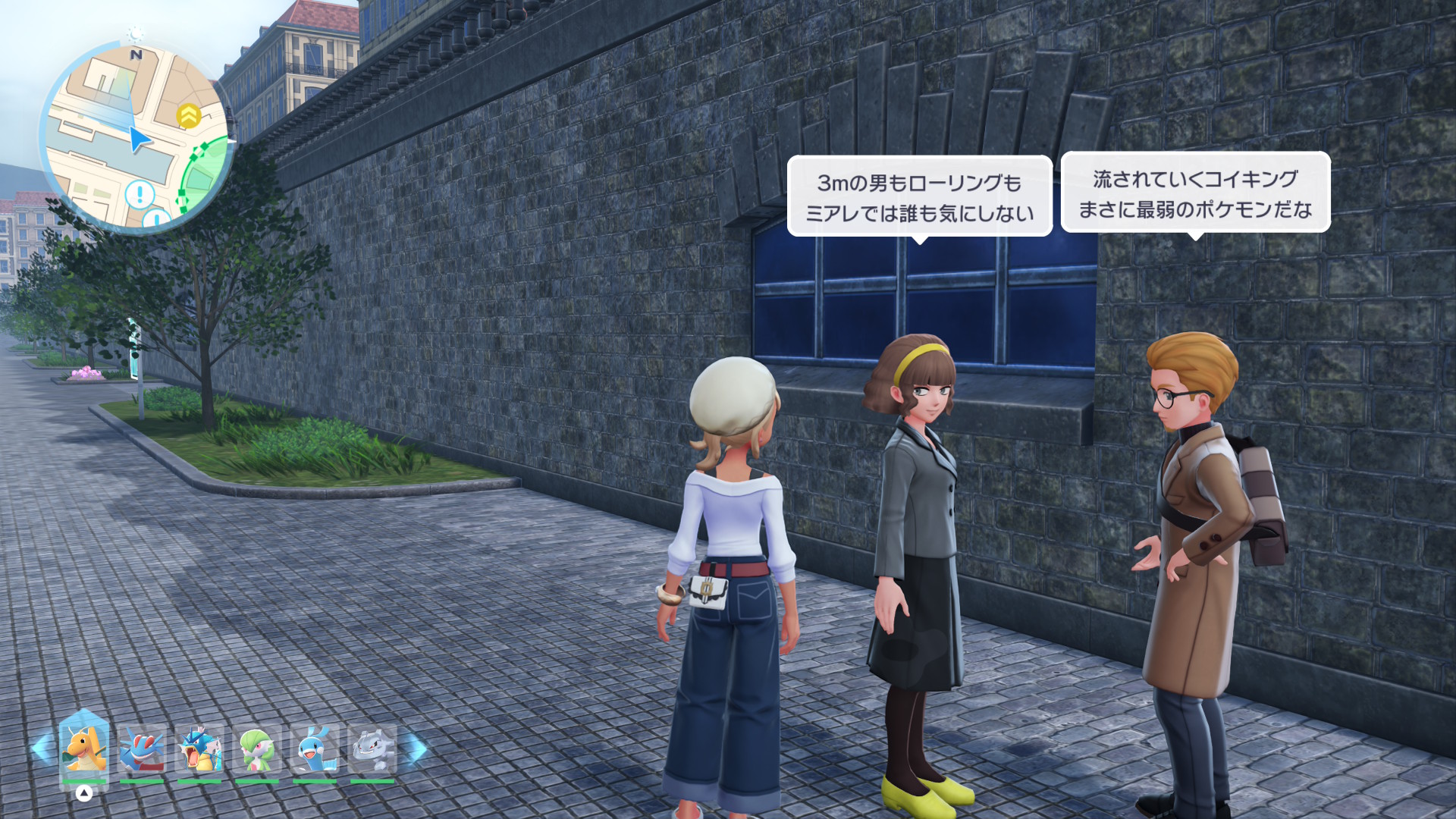Select the yellow double-chevron marker on minimap
Image resolution: width=1456 pixels, height=819 pixels.
[x=188, y=115]
